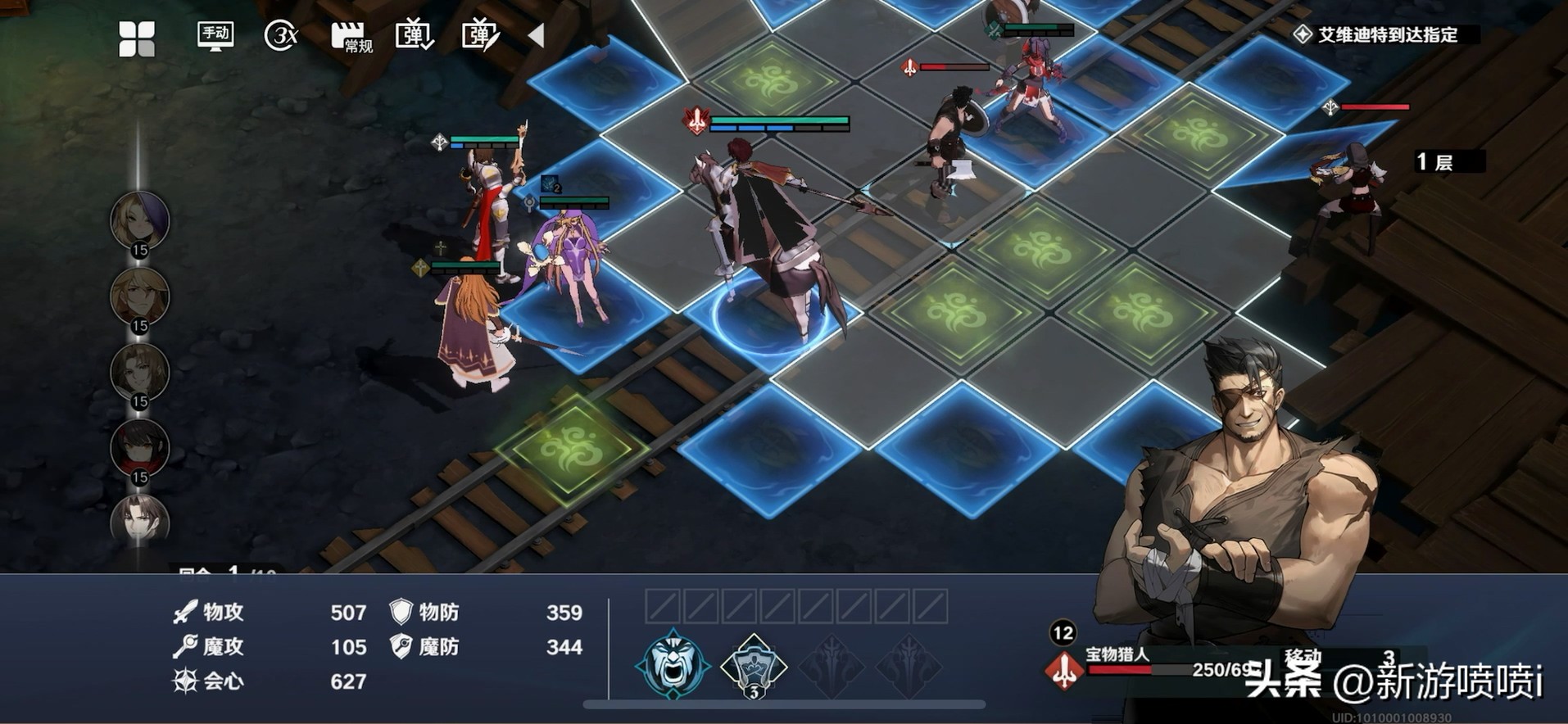The height and width of the screenshot is (724, 1568).
Task: Change the 3x battle speed
Action: [281, 36]
